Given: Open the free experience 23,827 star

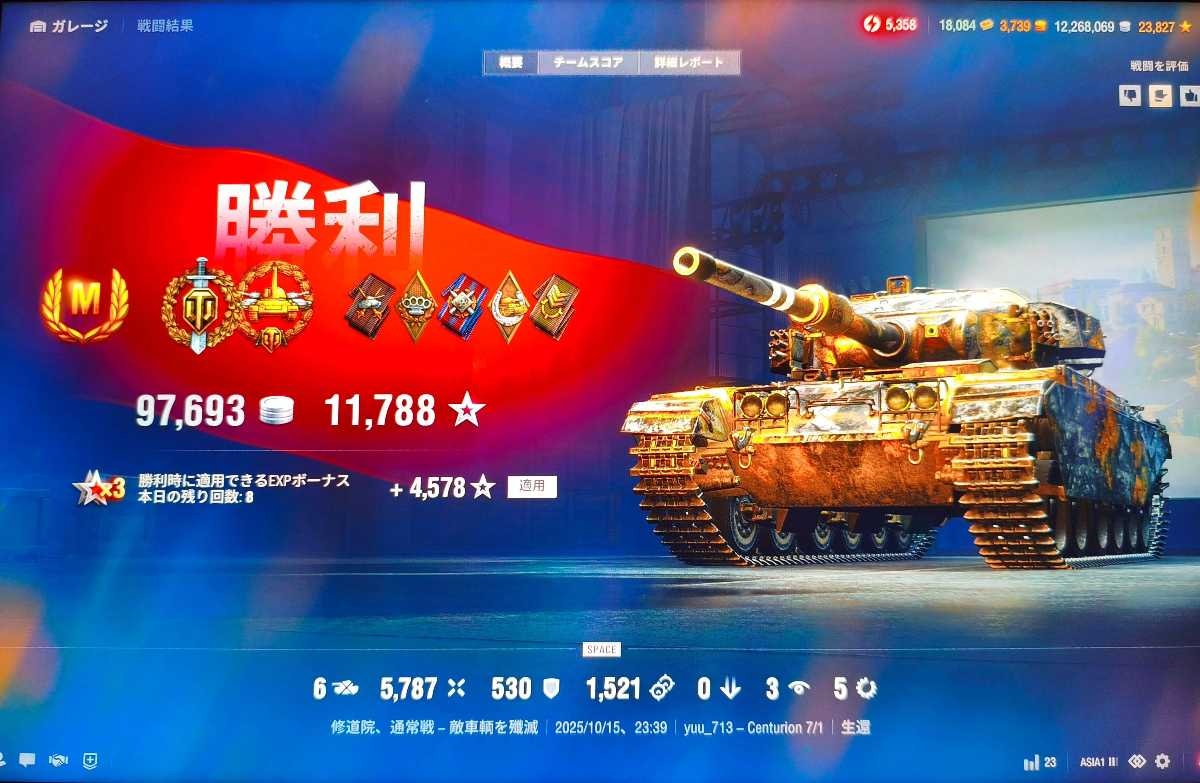Looking at the screenshot, I should [1163, 26].
